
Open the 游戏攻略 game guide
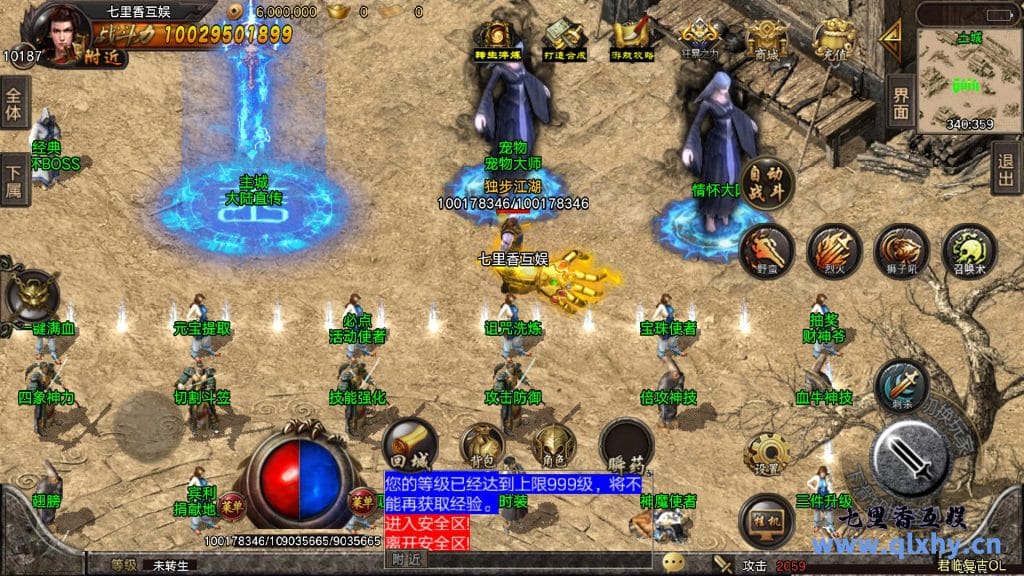tap(630, 42)
